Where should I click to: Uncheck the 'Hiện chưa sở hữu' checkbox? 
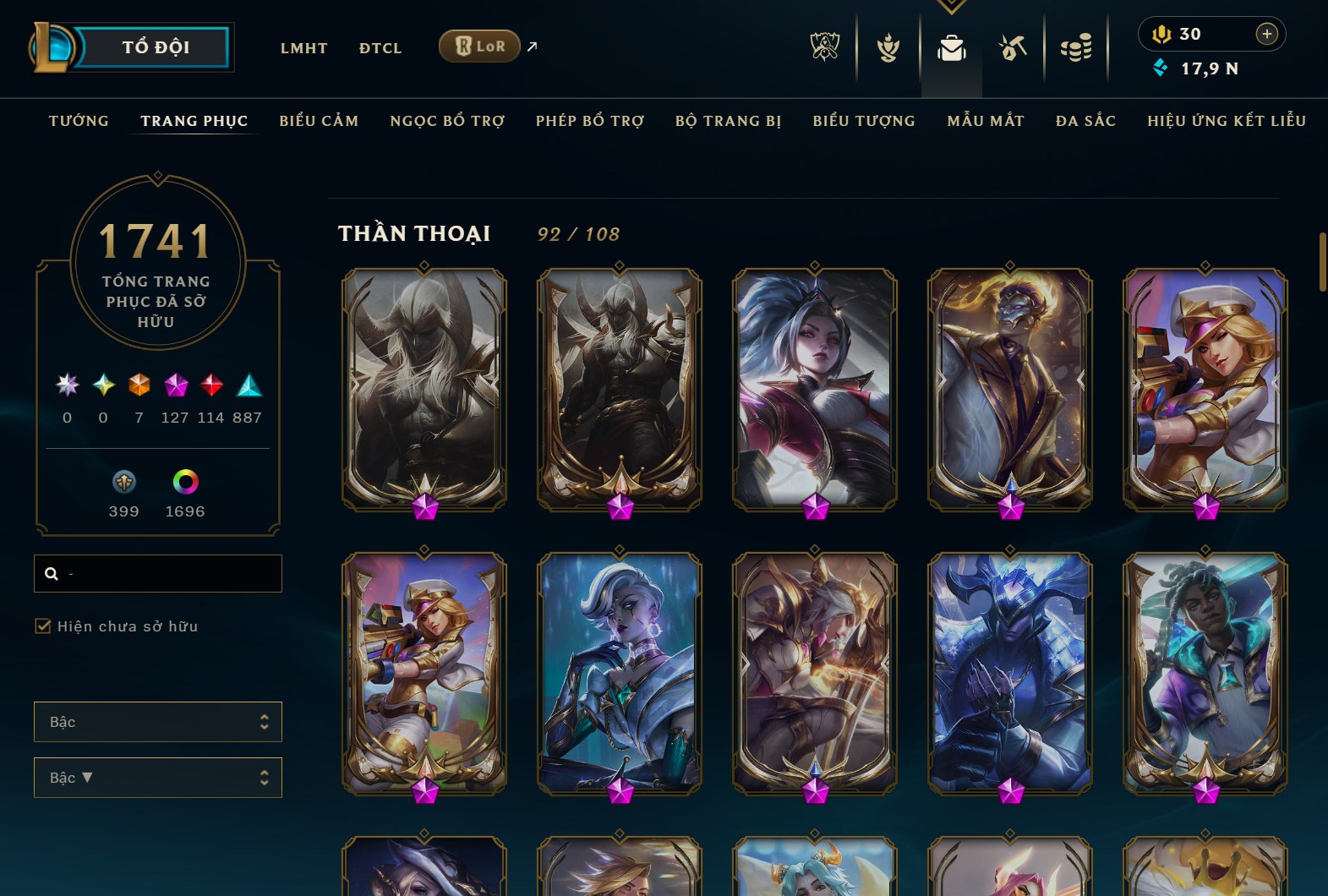click(41, 626)
